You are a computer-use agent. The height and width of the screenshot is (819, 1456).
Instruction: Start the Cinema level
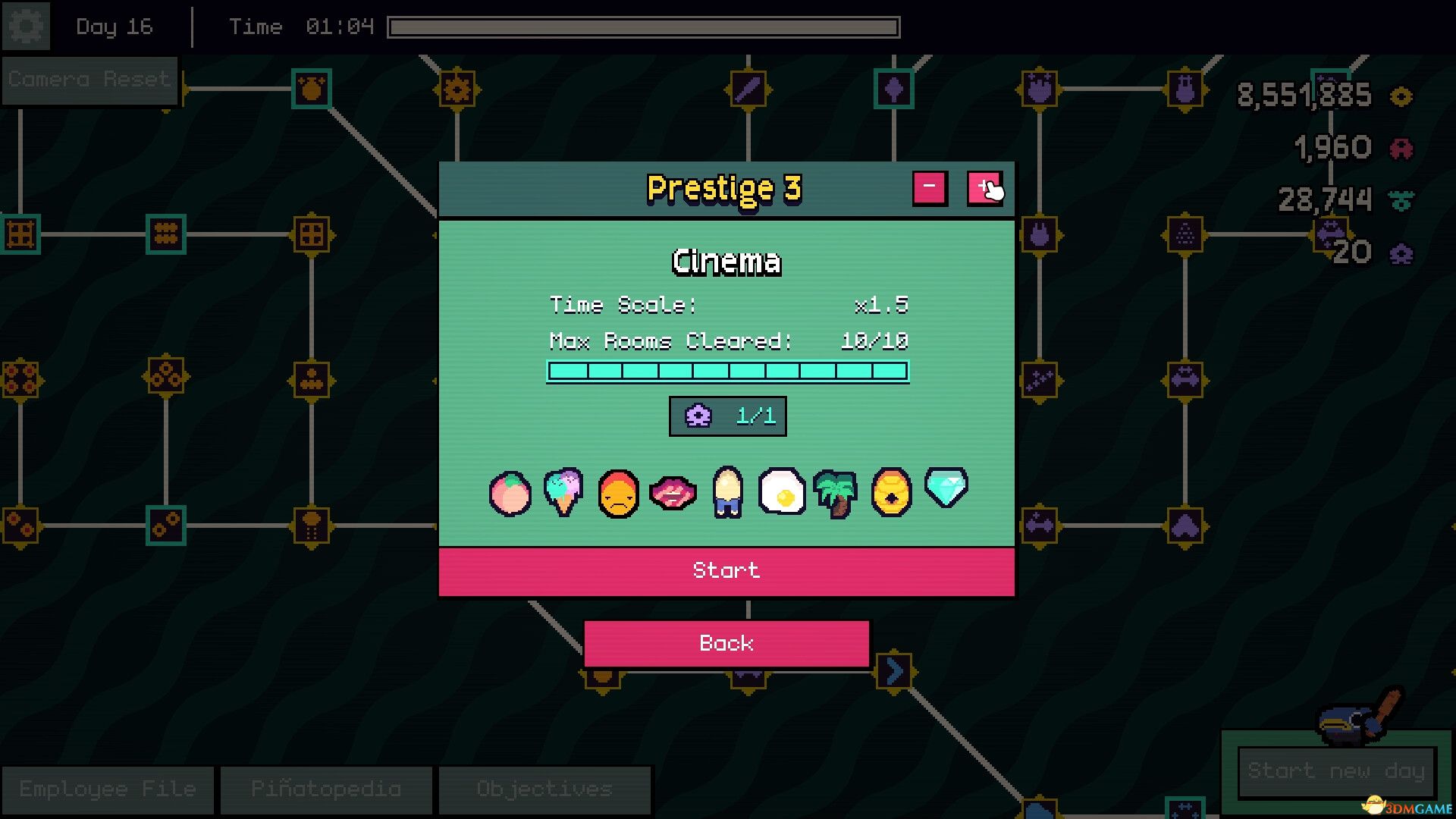pyautogui.click(x=726, y=571)
